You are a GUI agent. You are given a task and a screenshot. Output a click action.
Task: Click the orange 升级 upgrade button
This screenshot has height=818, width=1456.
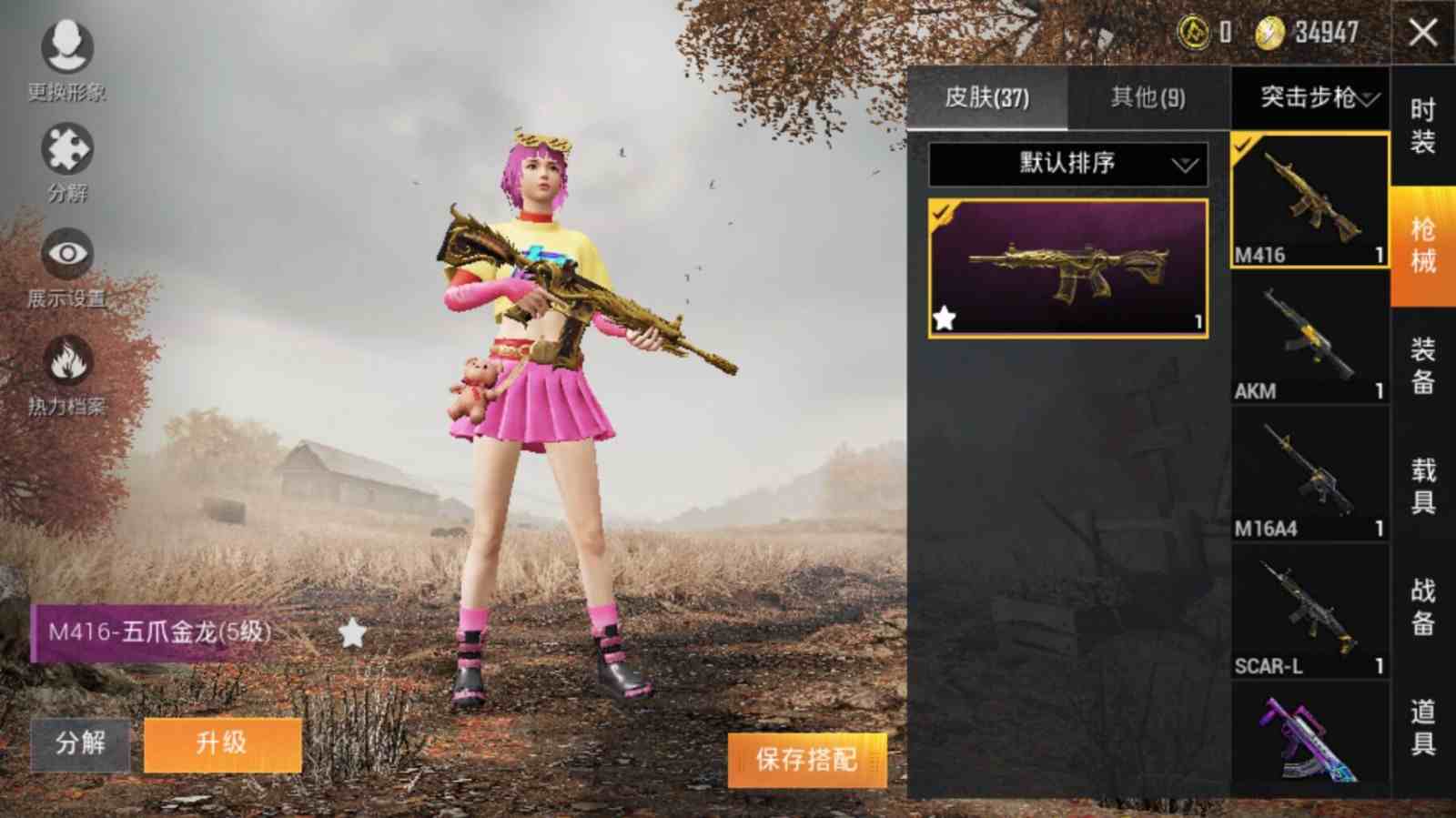pyautogui.click(x=222, y=743)
